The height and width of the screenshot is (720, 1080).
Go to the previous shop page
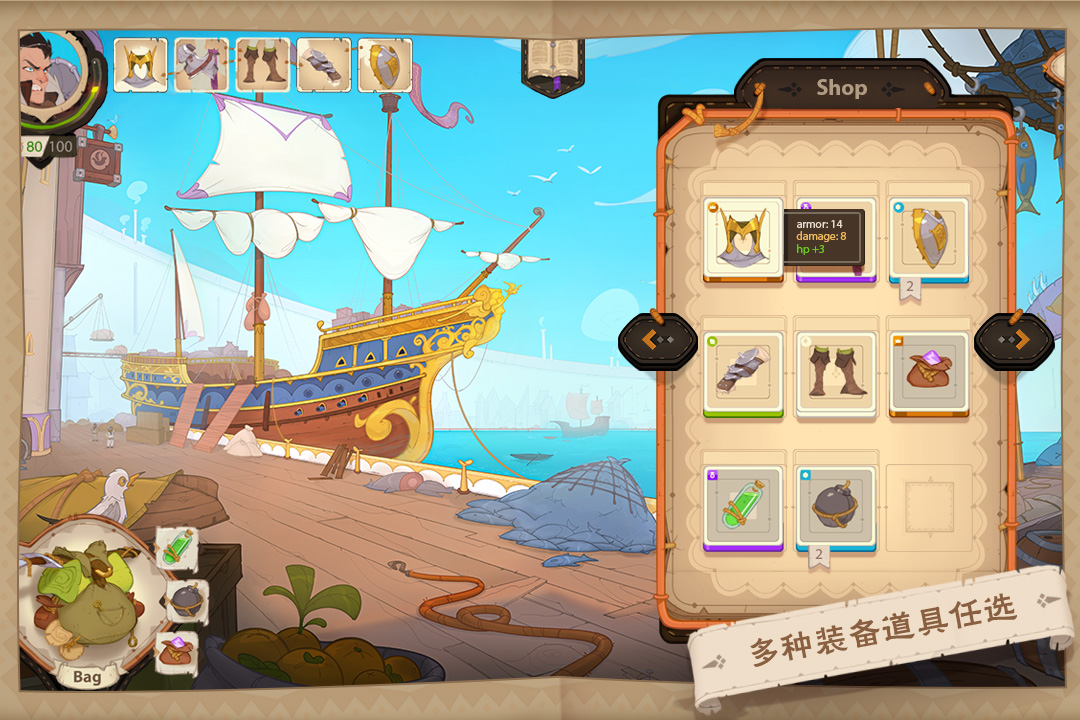click(657, 341)
